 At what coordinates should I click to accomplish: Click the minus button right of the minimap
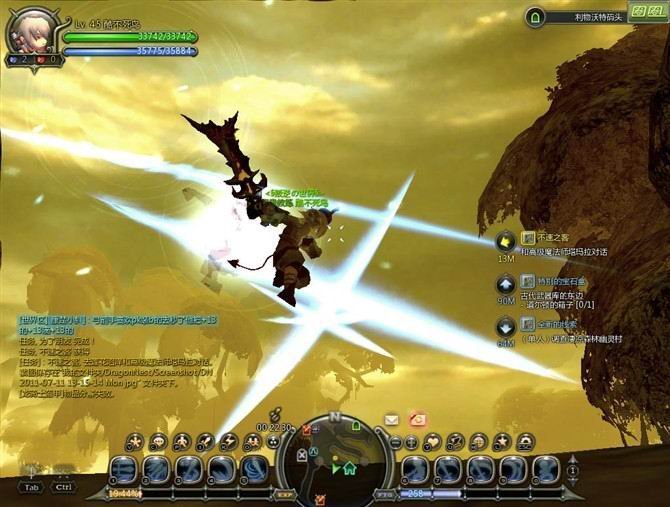(x=396, y=442)
